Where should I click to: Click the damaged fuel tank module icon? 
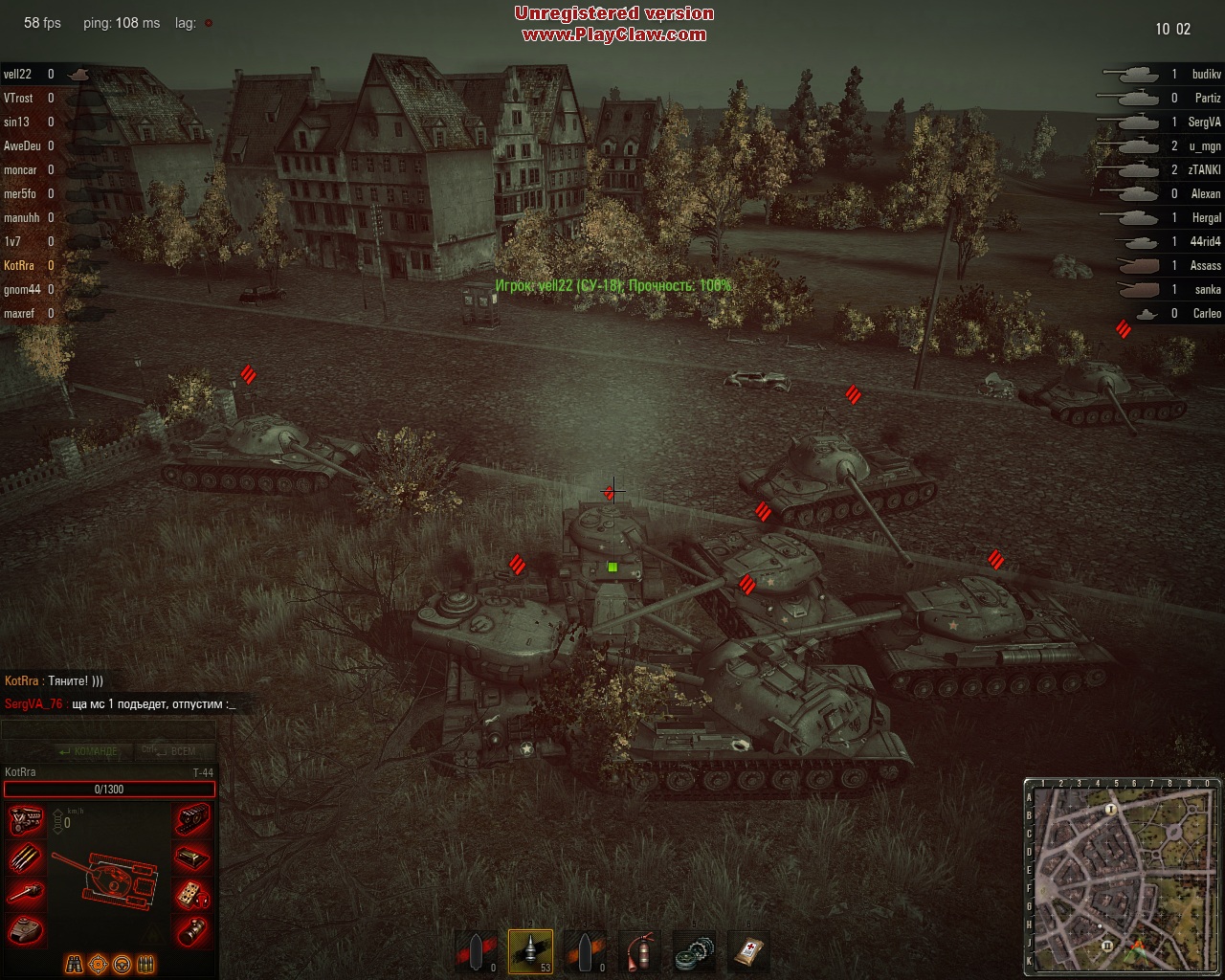coord(192,857)
